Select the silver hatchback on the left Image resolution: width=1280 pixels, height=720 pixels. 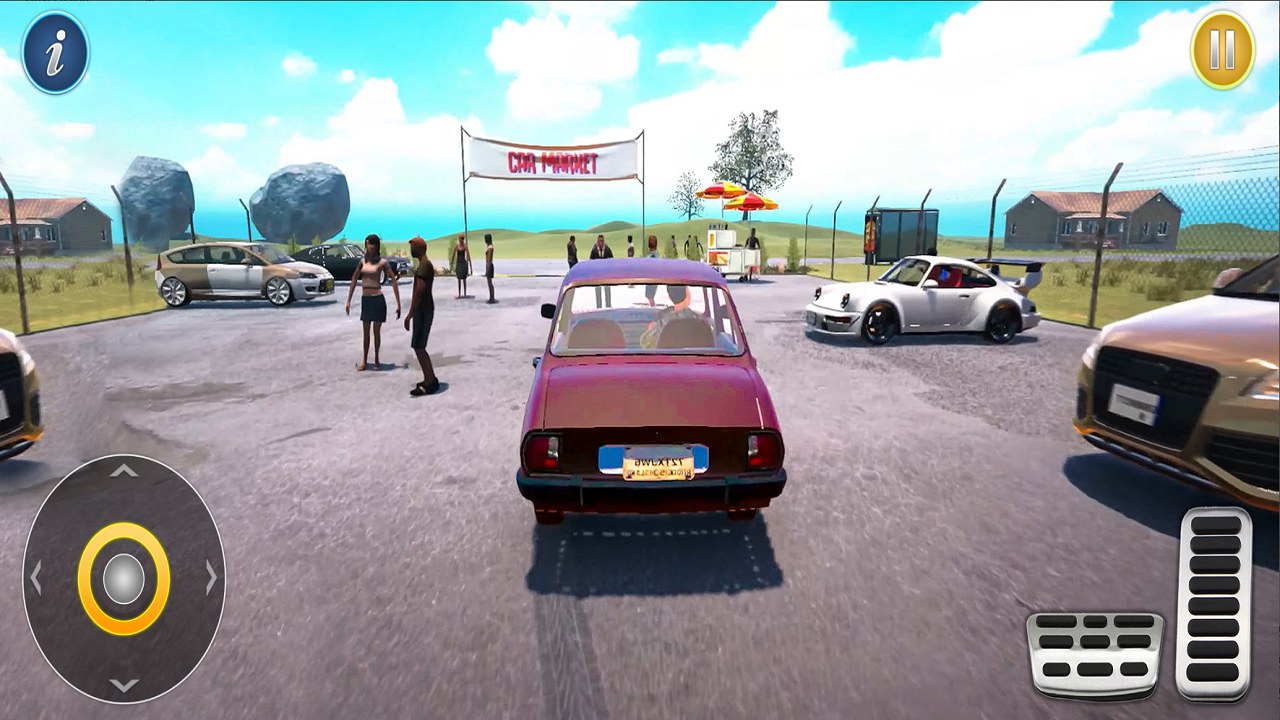245,275
